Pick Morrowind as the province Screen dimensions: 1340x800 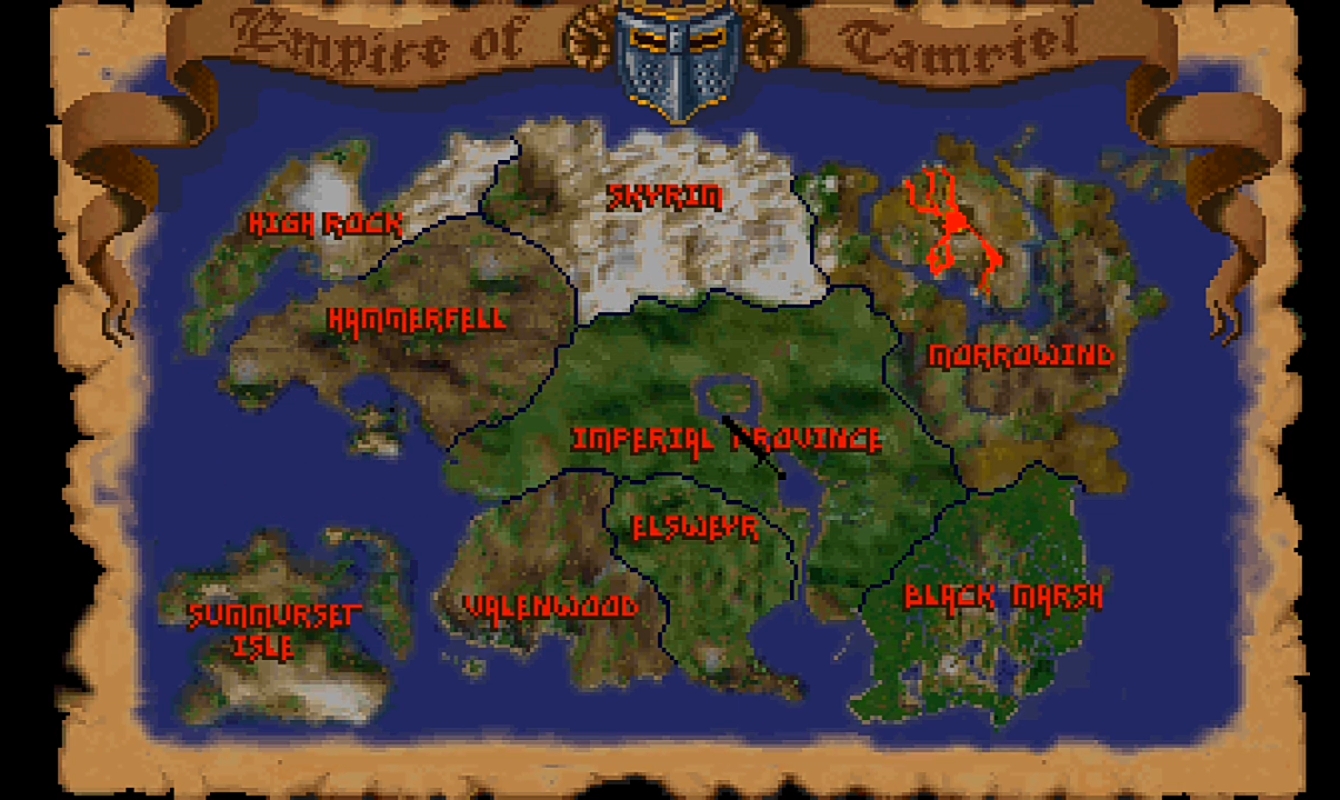[1020, 356]
